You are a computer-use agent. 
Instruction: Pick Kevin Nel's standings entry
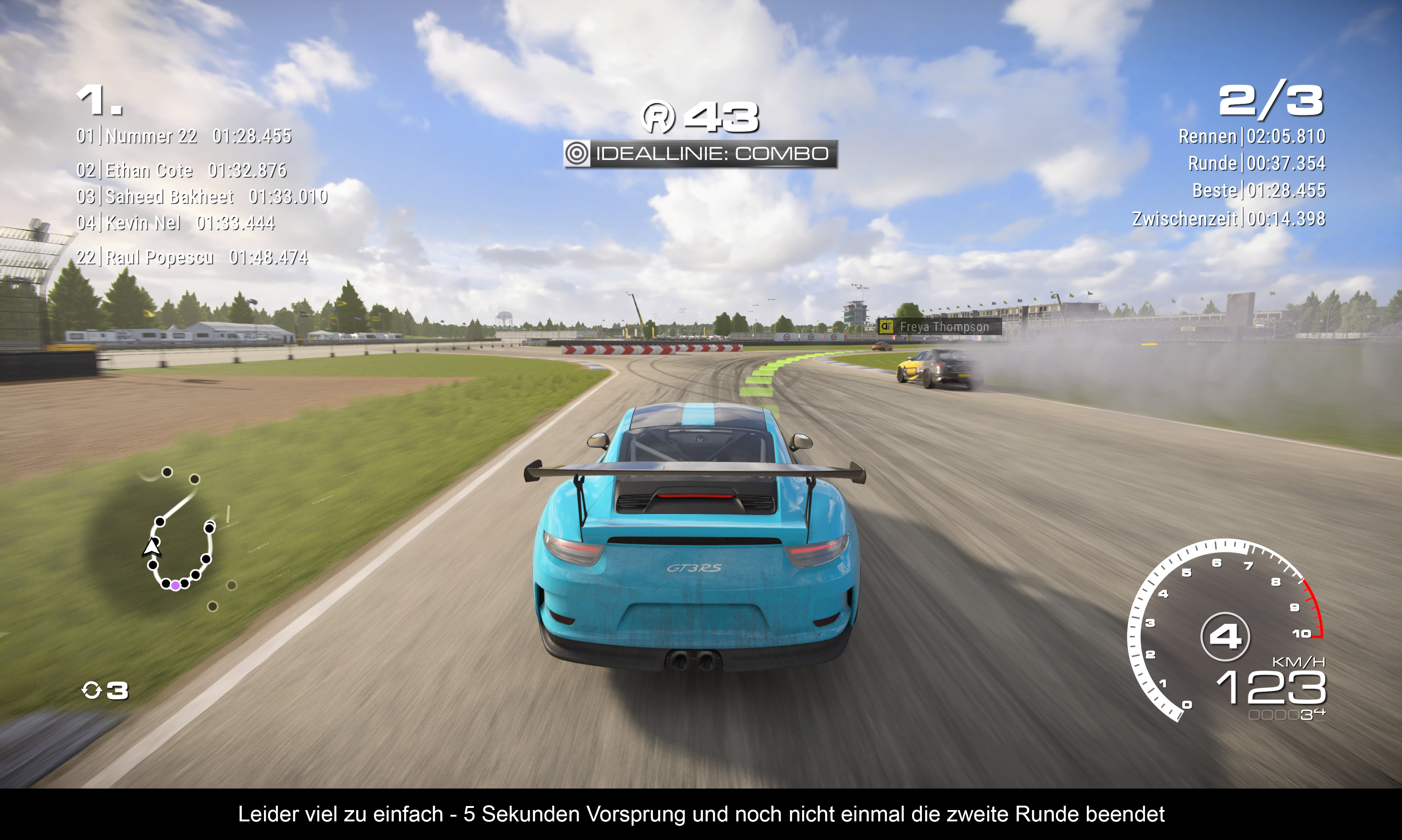(176, 223)
